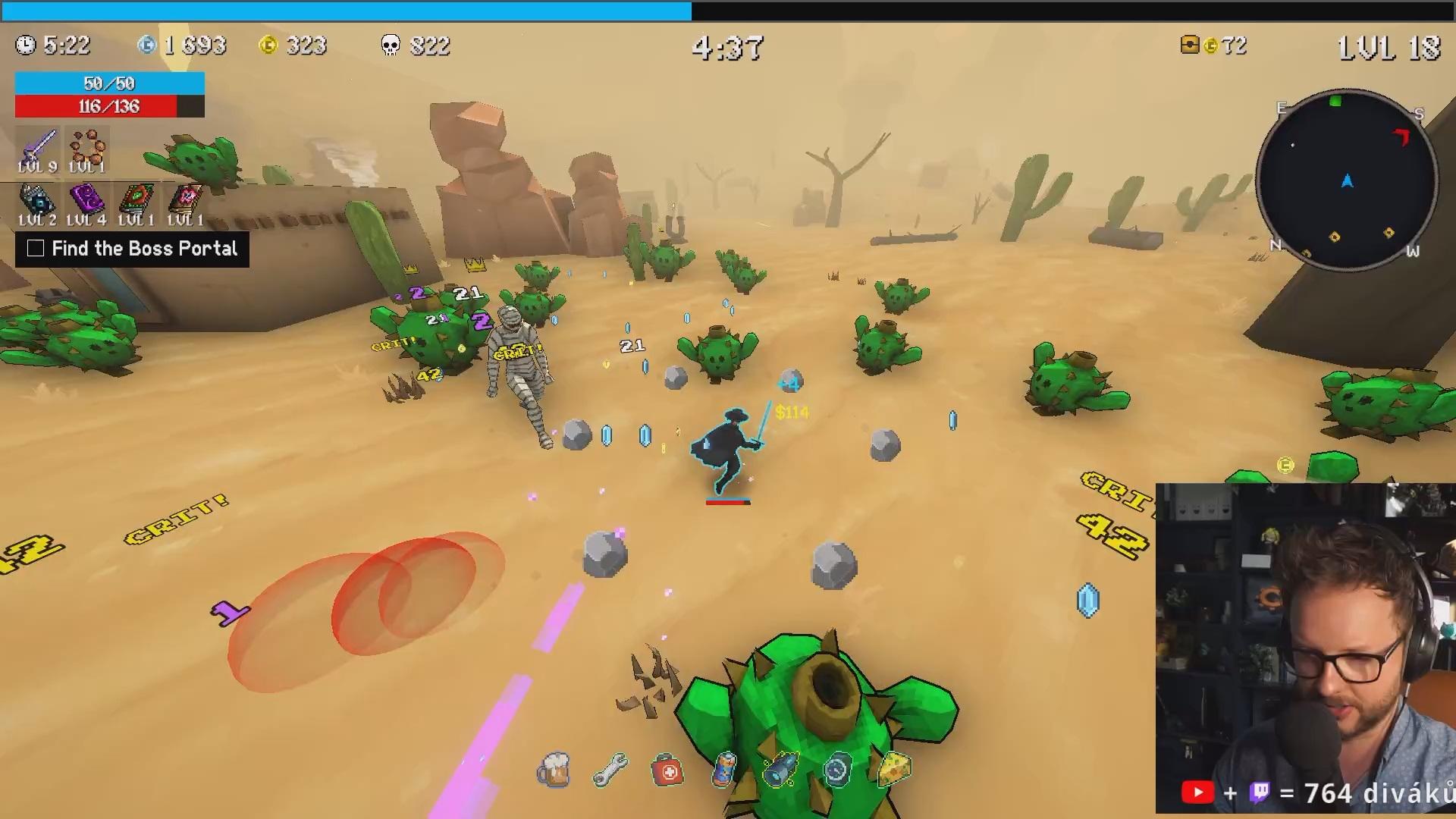Image resolution: width=1456 pixels, height=819 pixels.
Task: Select the round gauge item icon
Action: (836, 770)
